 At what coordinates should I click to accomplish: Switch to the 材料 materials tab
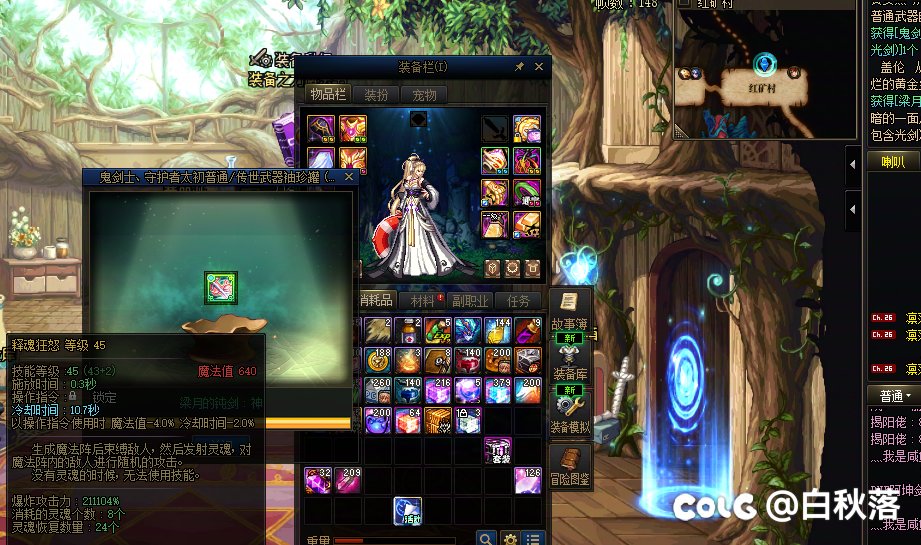tap(424, 300)
